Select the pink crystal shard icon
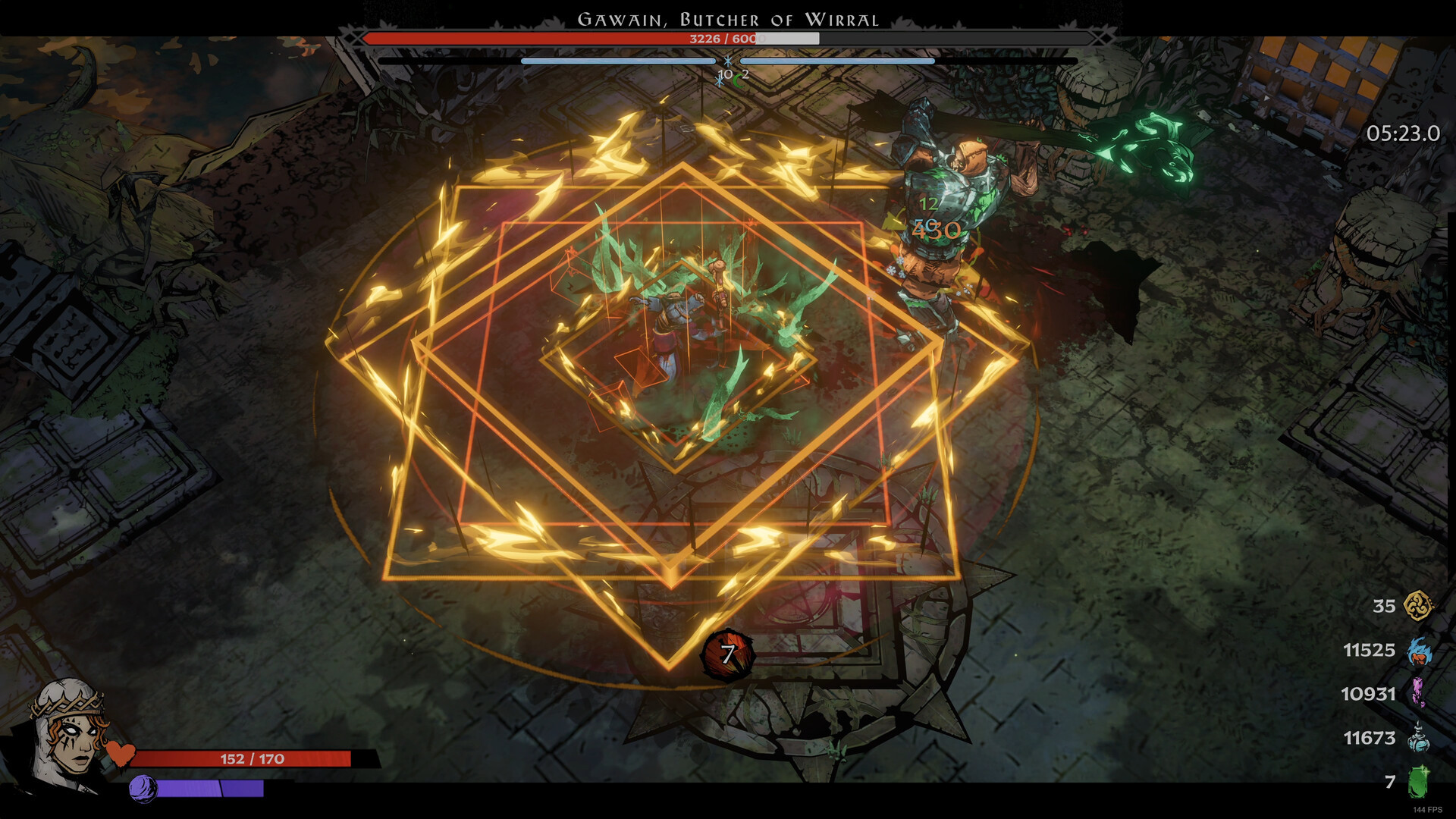The image size is (1456, 819). [x=1417, y=693]
